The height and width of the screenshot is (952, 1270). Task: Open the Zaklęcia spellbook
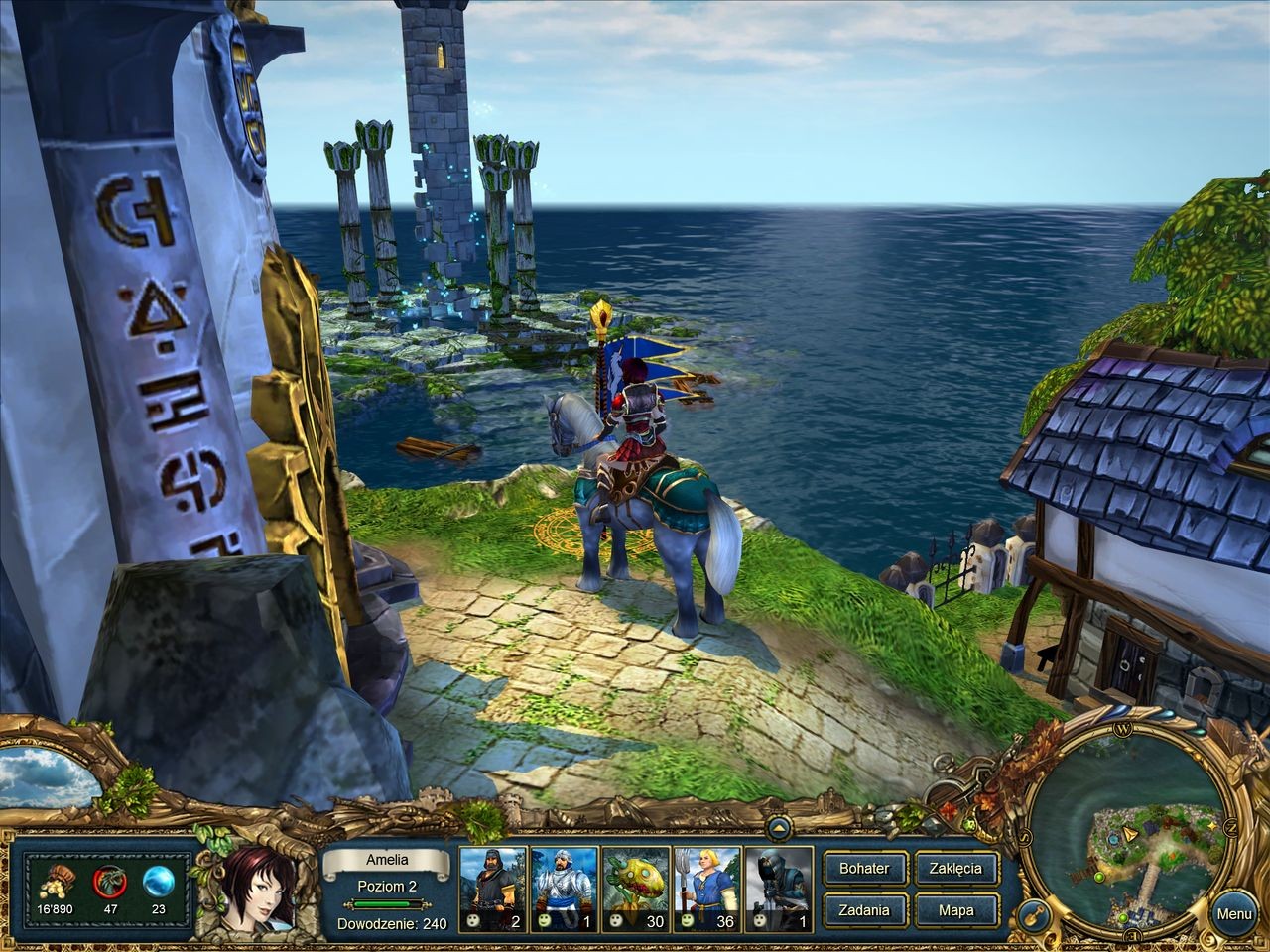pos(955,869)
